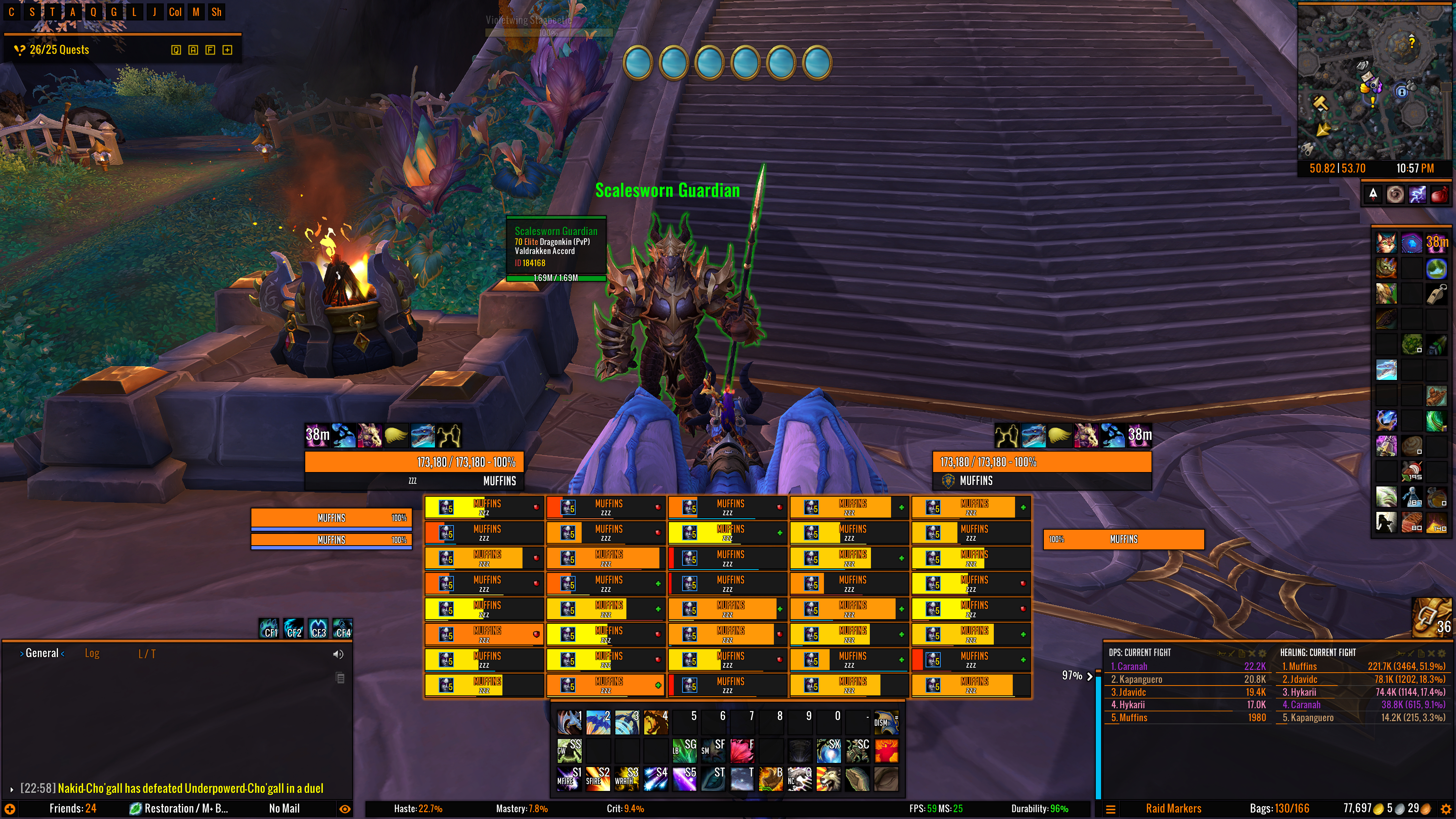The height and width of the screenshot is (819, 1456).
Task: Open bags from Bags 130/166 text
Action: [x=1279, y=808]
